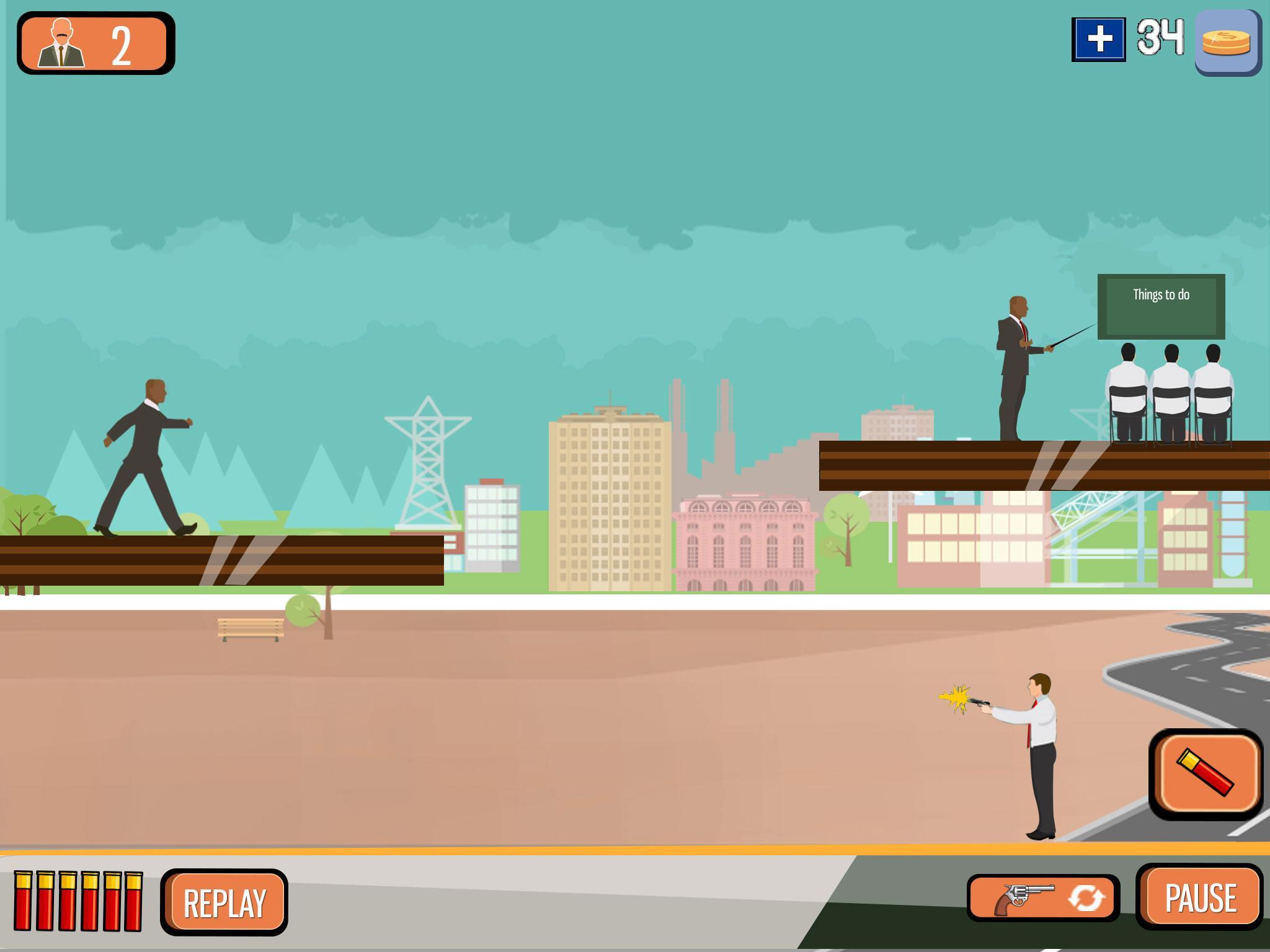The image size is (1270, 952).
Task: Add more coins with the blue plus button
Action: (1099, 40)
